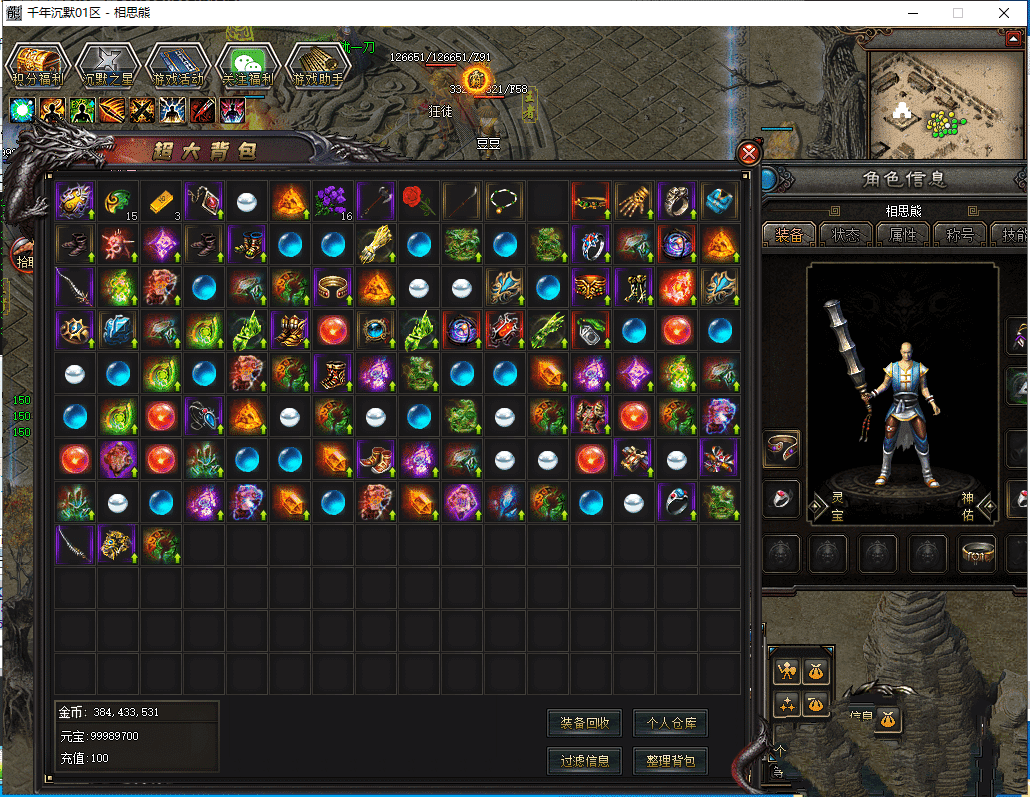The width and height of the screenshot is (1030, 797).
Task: Sort the bag with 整理背包
Action: [671, 761]
